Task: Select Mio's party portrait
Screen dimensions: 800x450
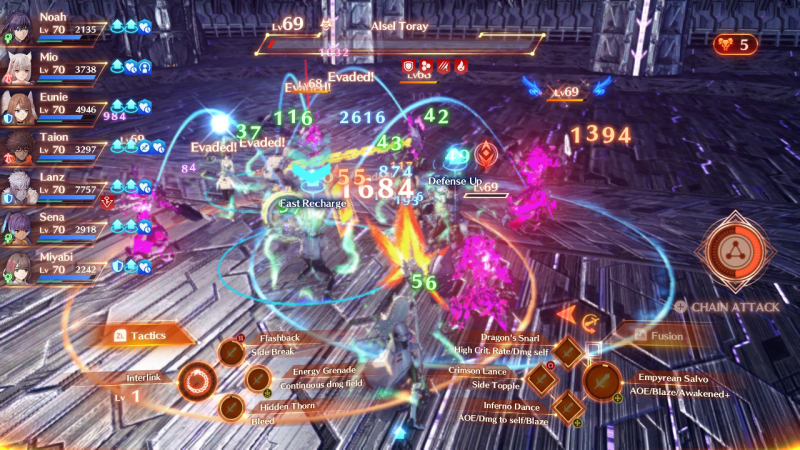Action: (x=21, y=62)
